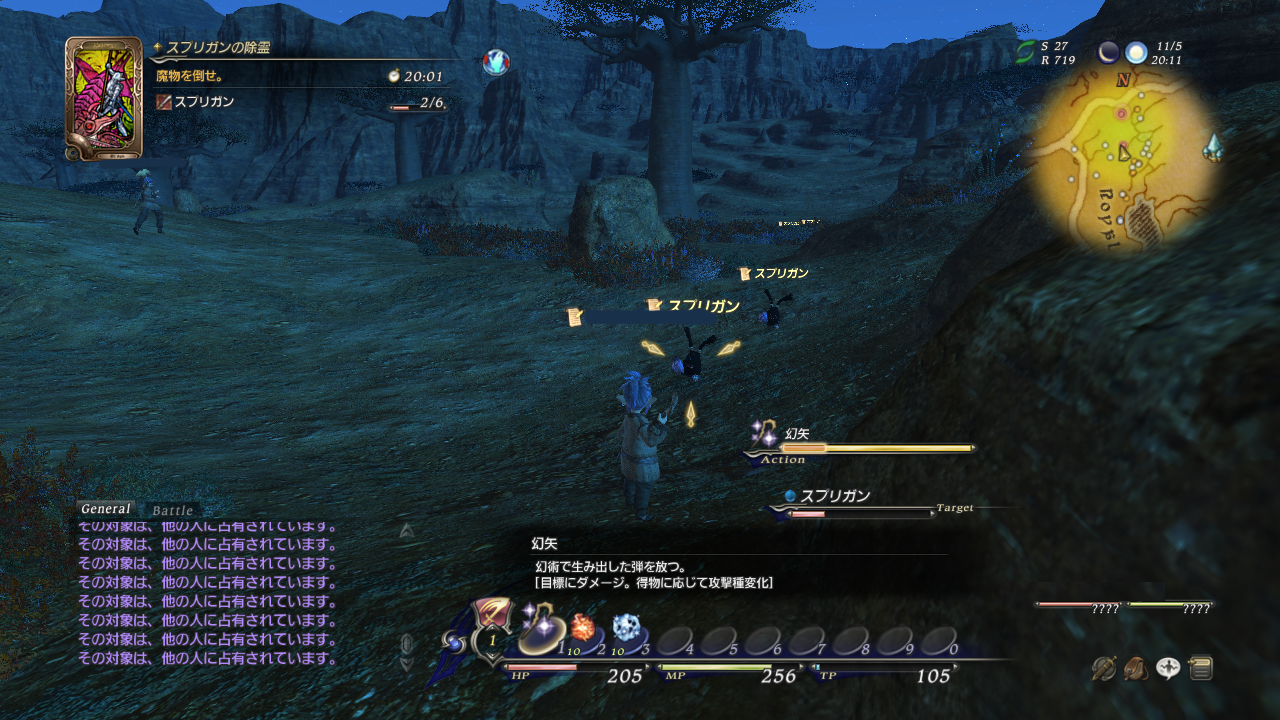Click the aetheryte crystal icon beside minimap
Image resolution: width=1280 pixels, height=720 pixels.
tap(1214, 148)
